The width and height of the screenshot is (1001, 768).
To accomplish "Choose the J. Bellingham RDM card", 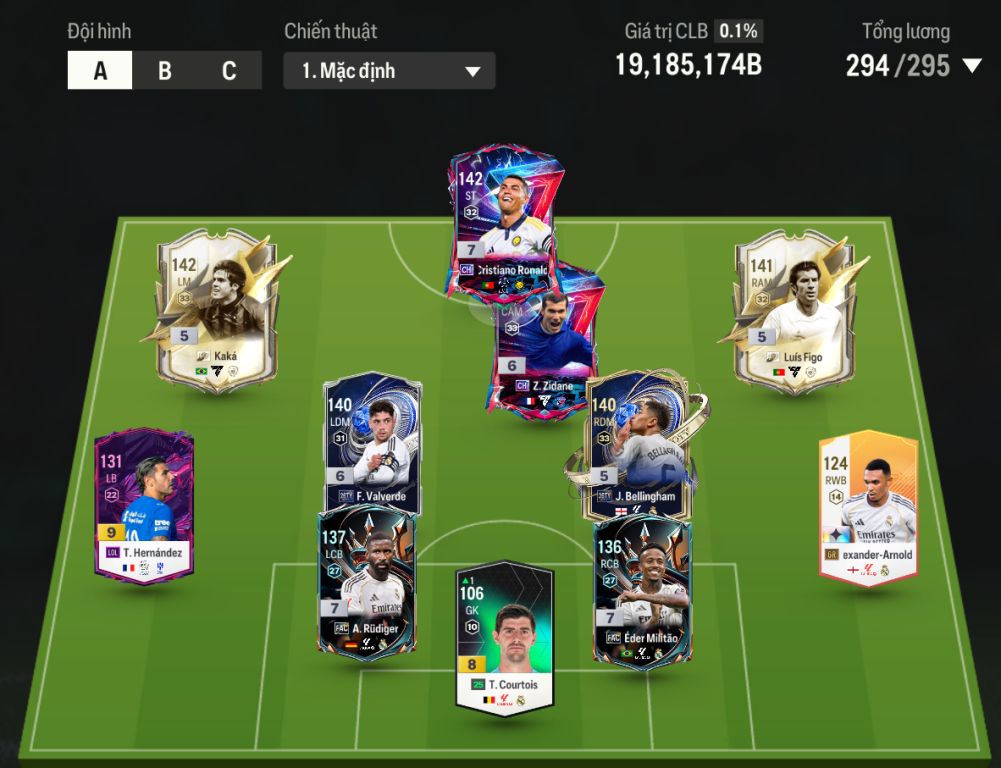I will point(636,440).
